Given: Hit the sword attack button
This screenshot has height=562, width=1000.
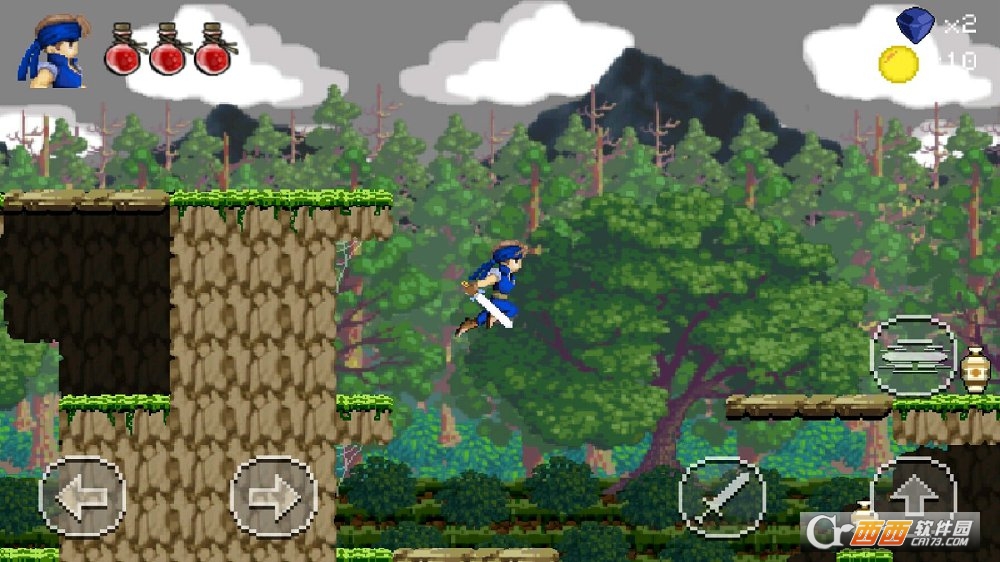Looking at the screenshot, I should [722, 497].
